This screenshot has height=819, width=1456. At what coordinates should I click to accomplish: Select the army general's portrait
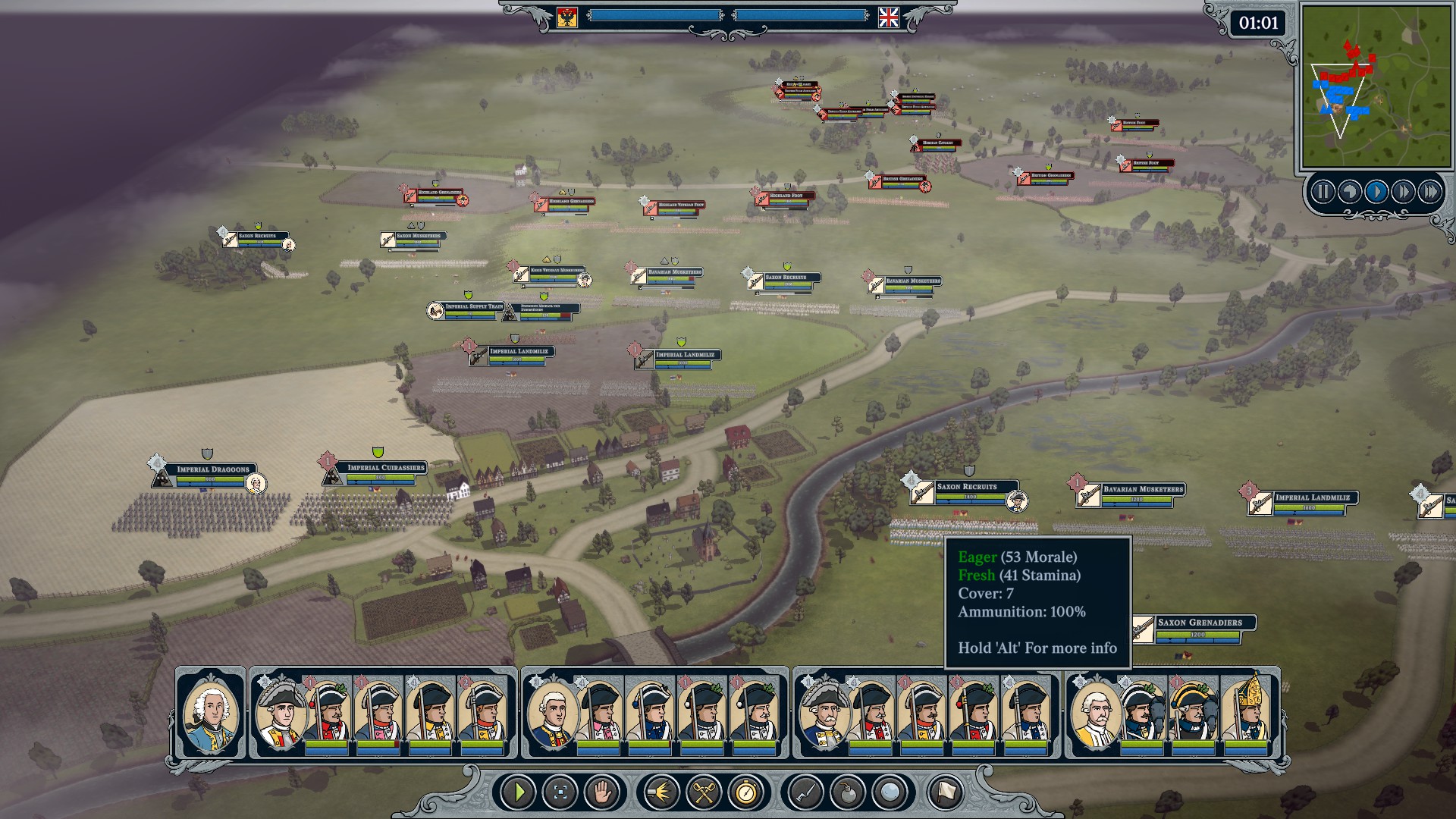click(x=211, y=713)
